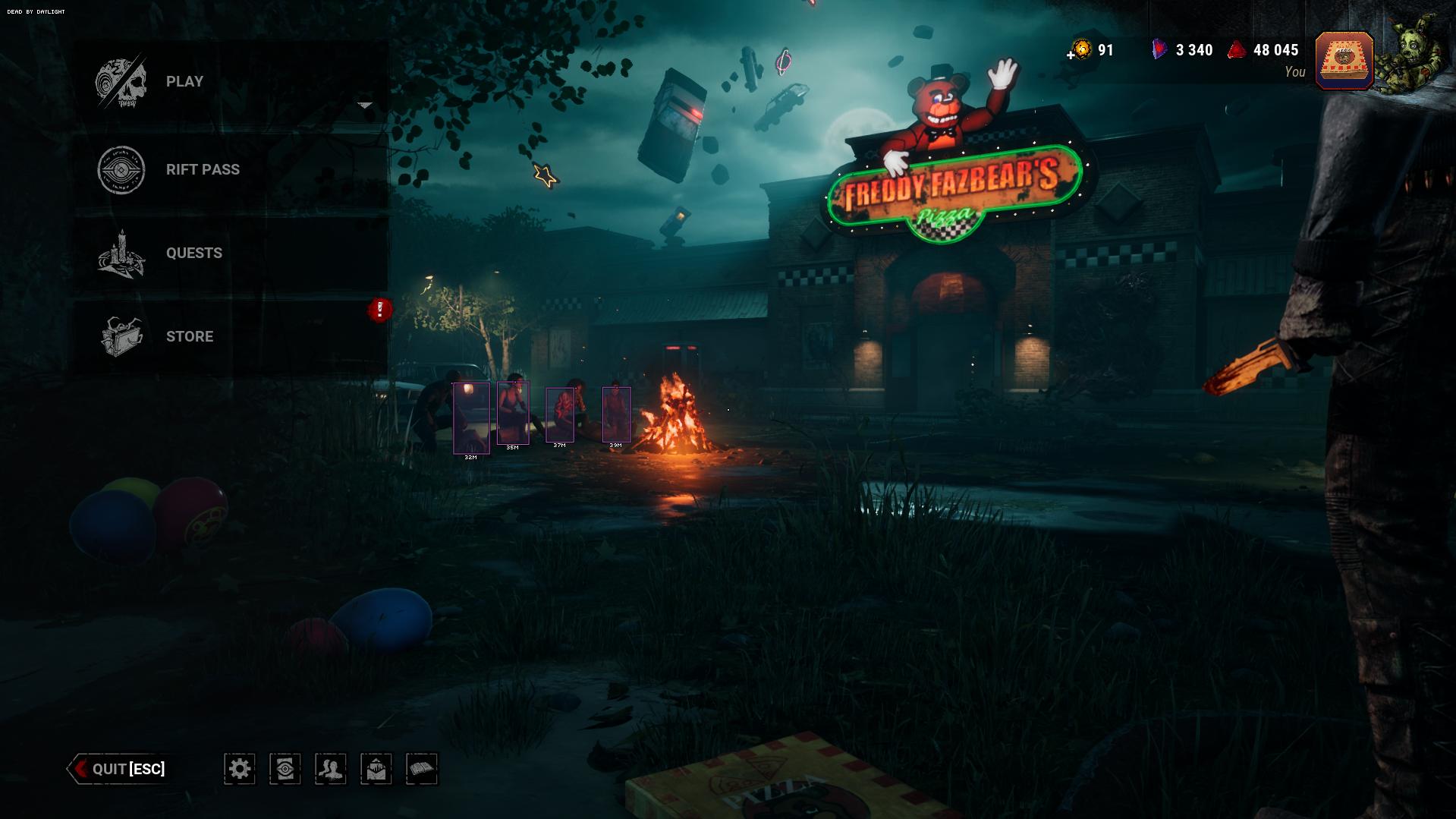Expand the Play menu dropdown arrow
This screenshot has width=1456, height=819.
coord(365,106)
